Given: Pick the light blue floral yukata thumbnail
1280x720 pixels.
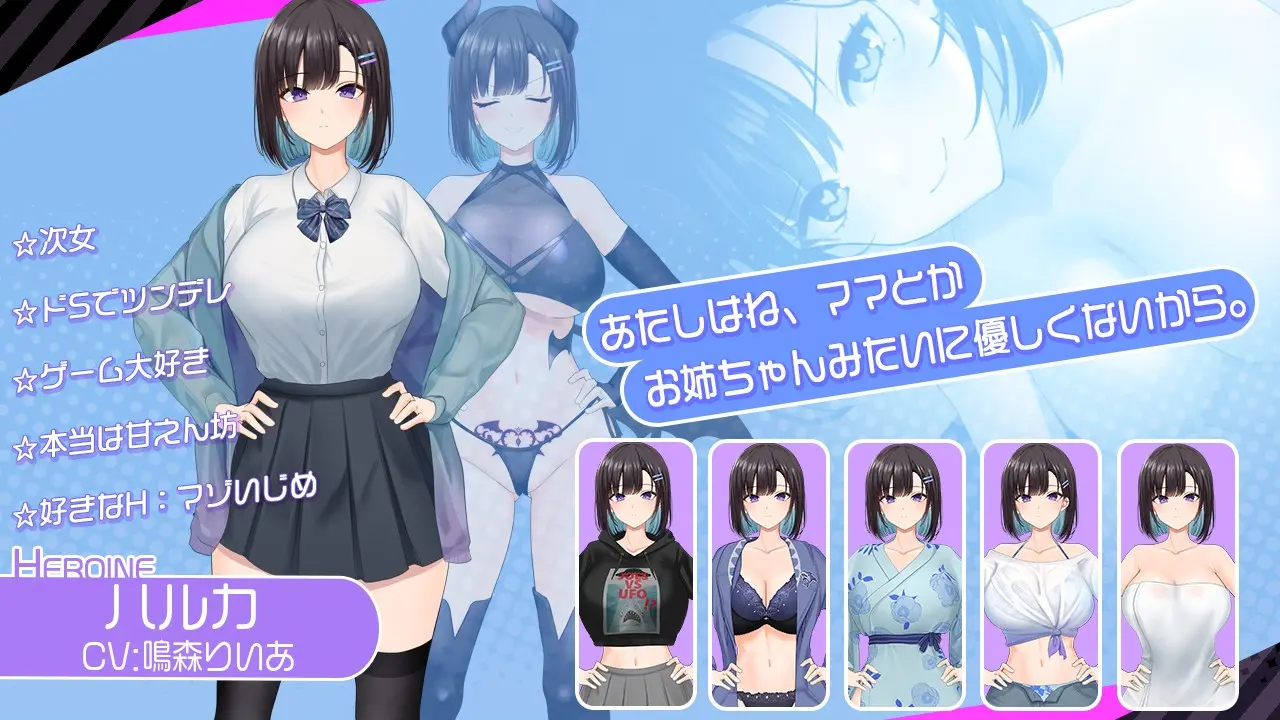Looking at the screenshot, I should 905,573.
